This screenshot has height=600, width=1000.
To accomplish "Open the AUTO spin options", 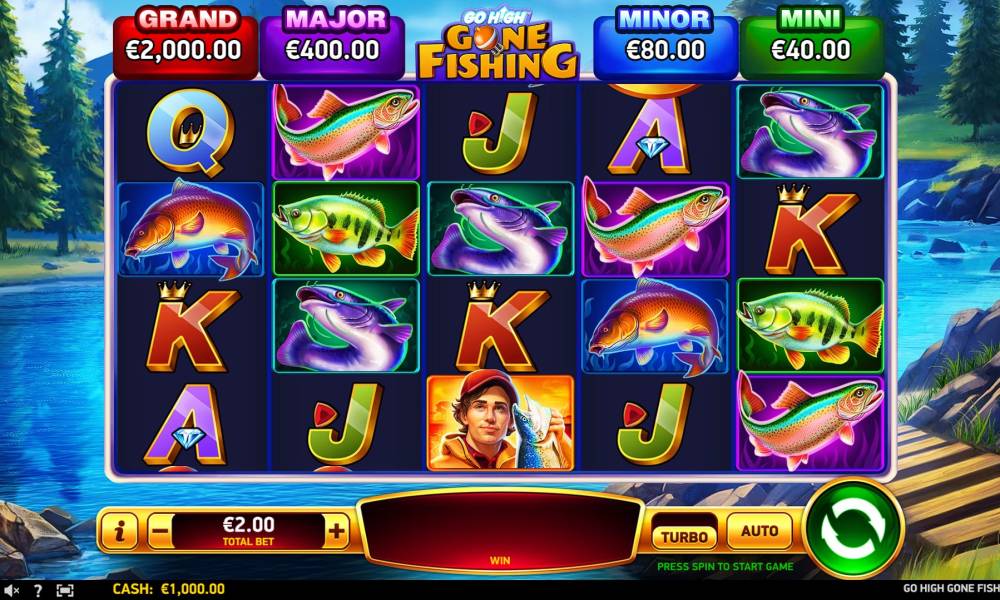I will [759, 531].
